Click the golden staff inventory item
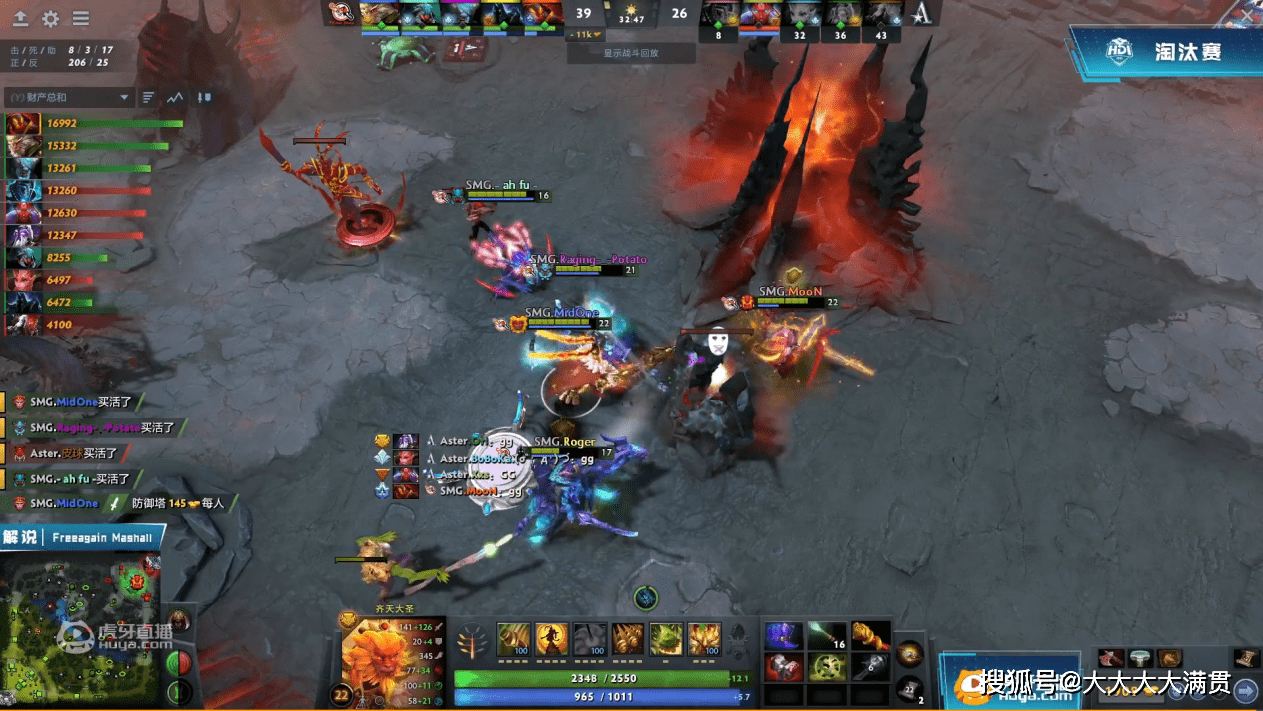Viewport: 1263px width, 711px height. pyautogui.click(x=871, y=637)
